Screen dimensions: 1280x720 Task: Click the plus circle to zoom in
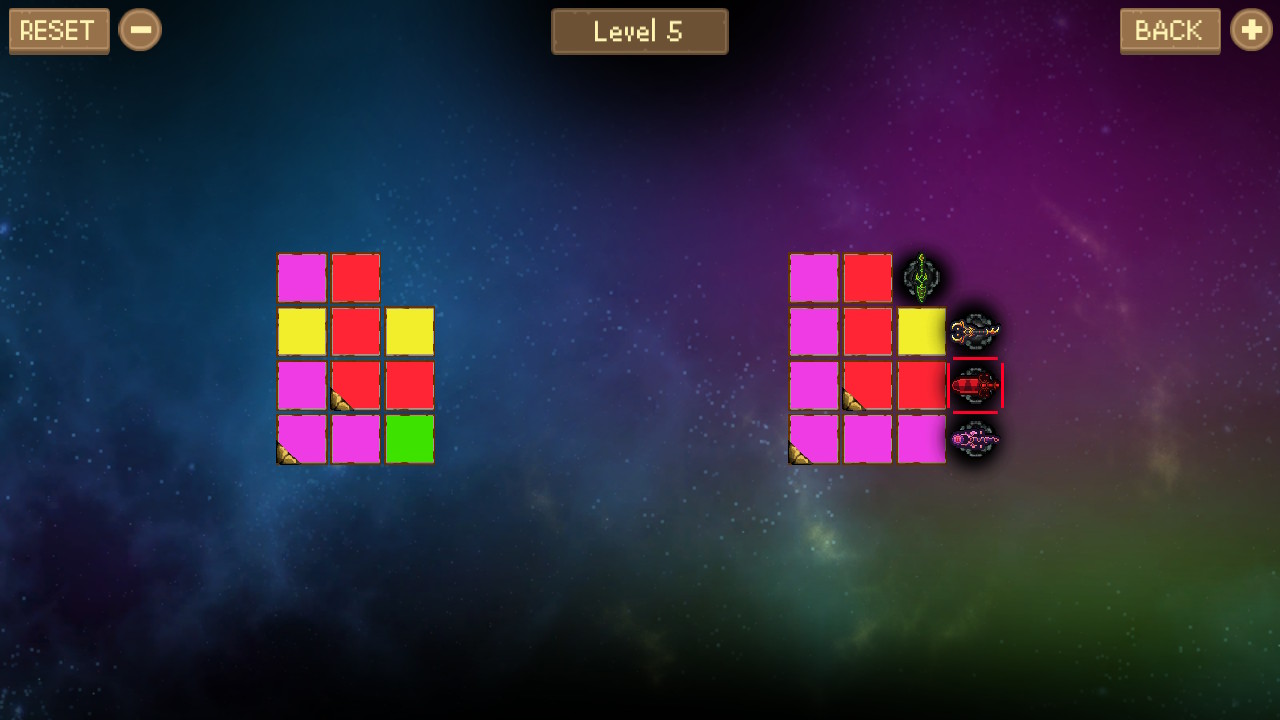(x=1251, y=30)
